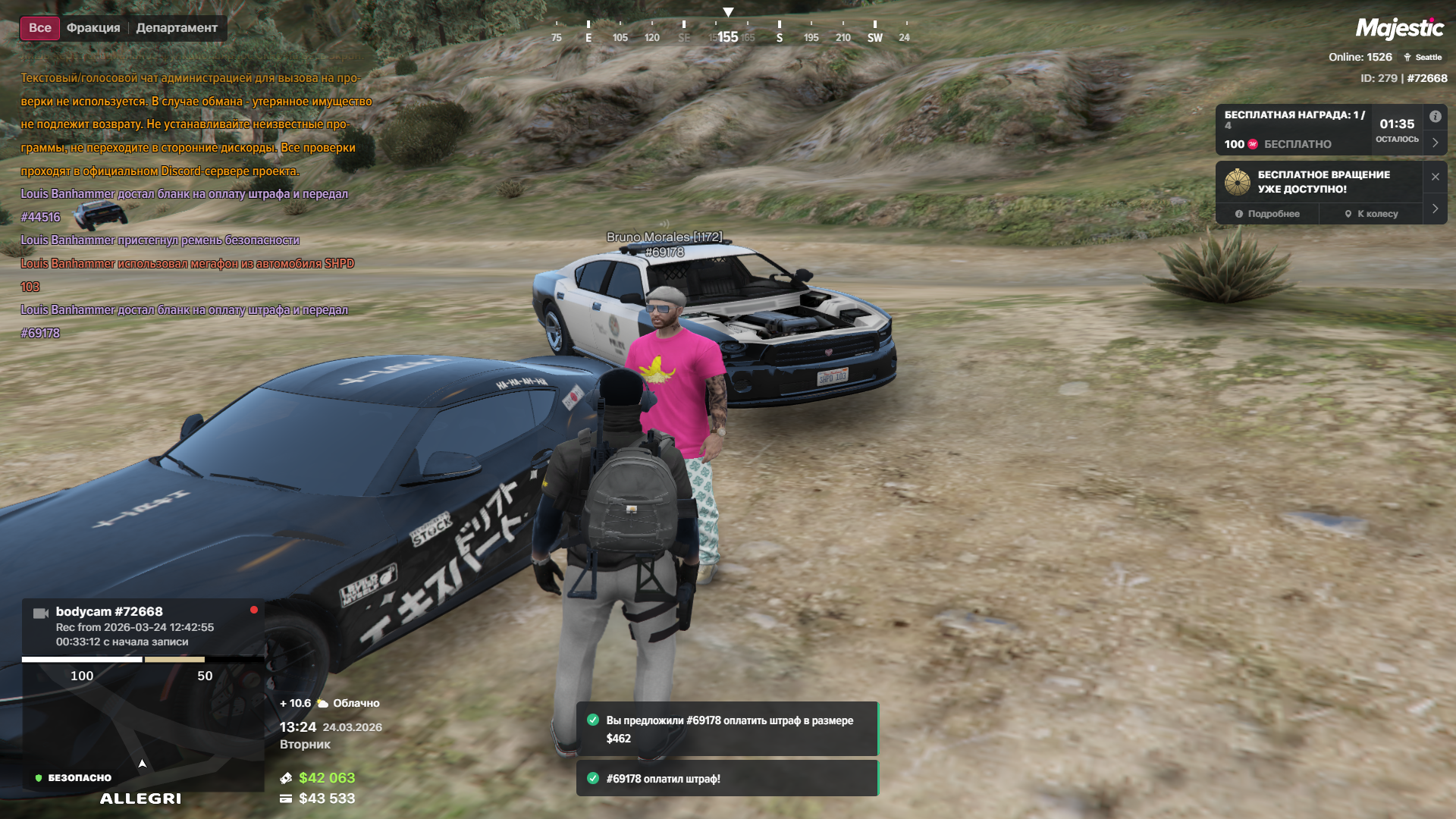Open the Фракция chat tab
The width and height of the screenshot is (1456, 819).
point(93,28)
